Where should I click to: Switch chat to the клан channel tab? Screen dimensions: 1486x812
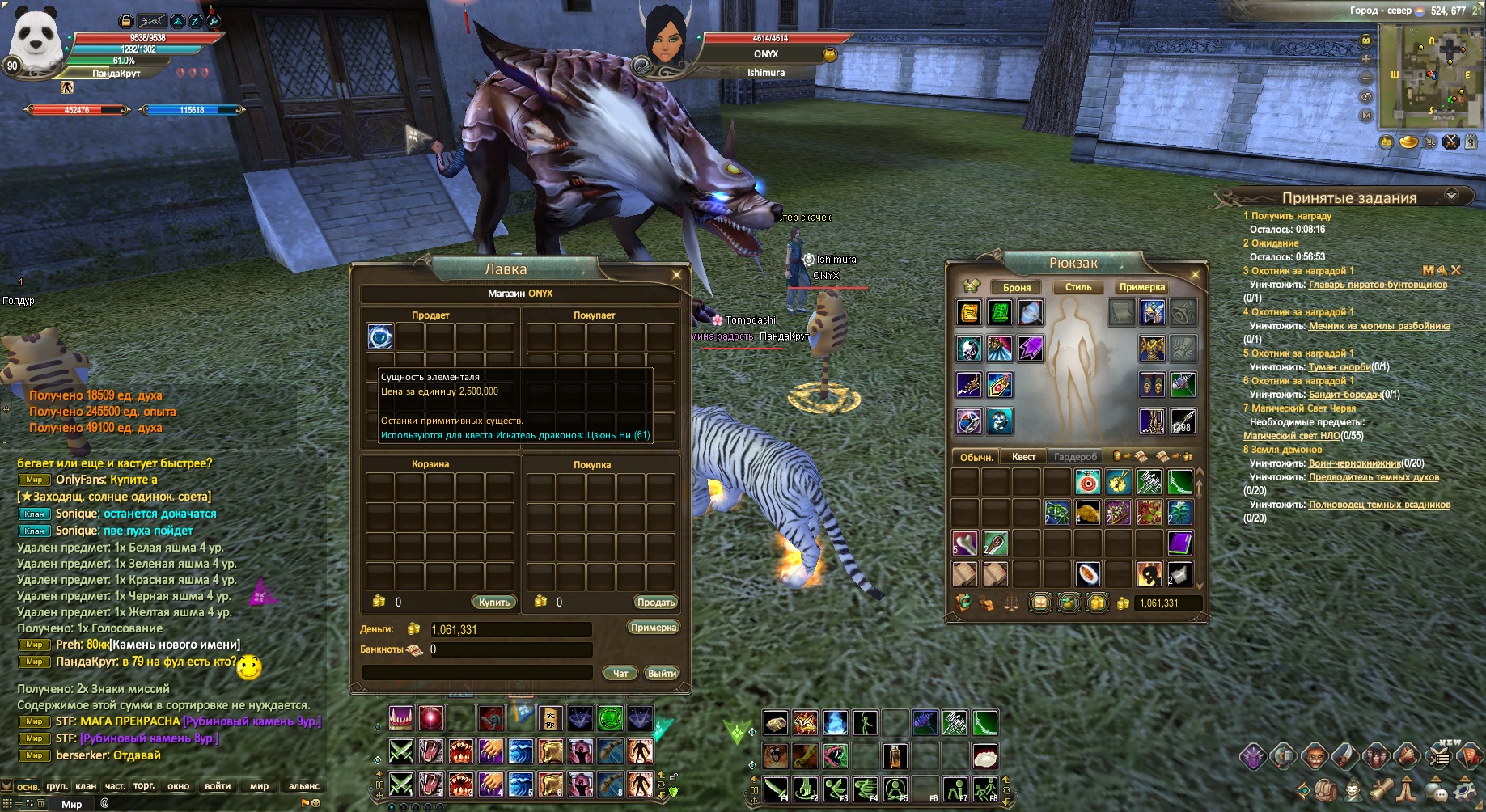pyautogui.click(x=86, y=786)
